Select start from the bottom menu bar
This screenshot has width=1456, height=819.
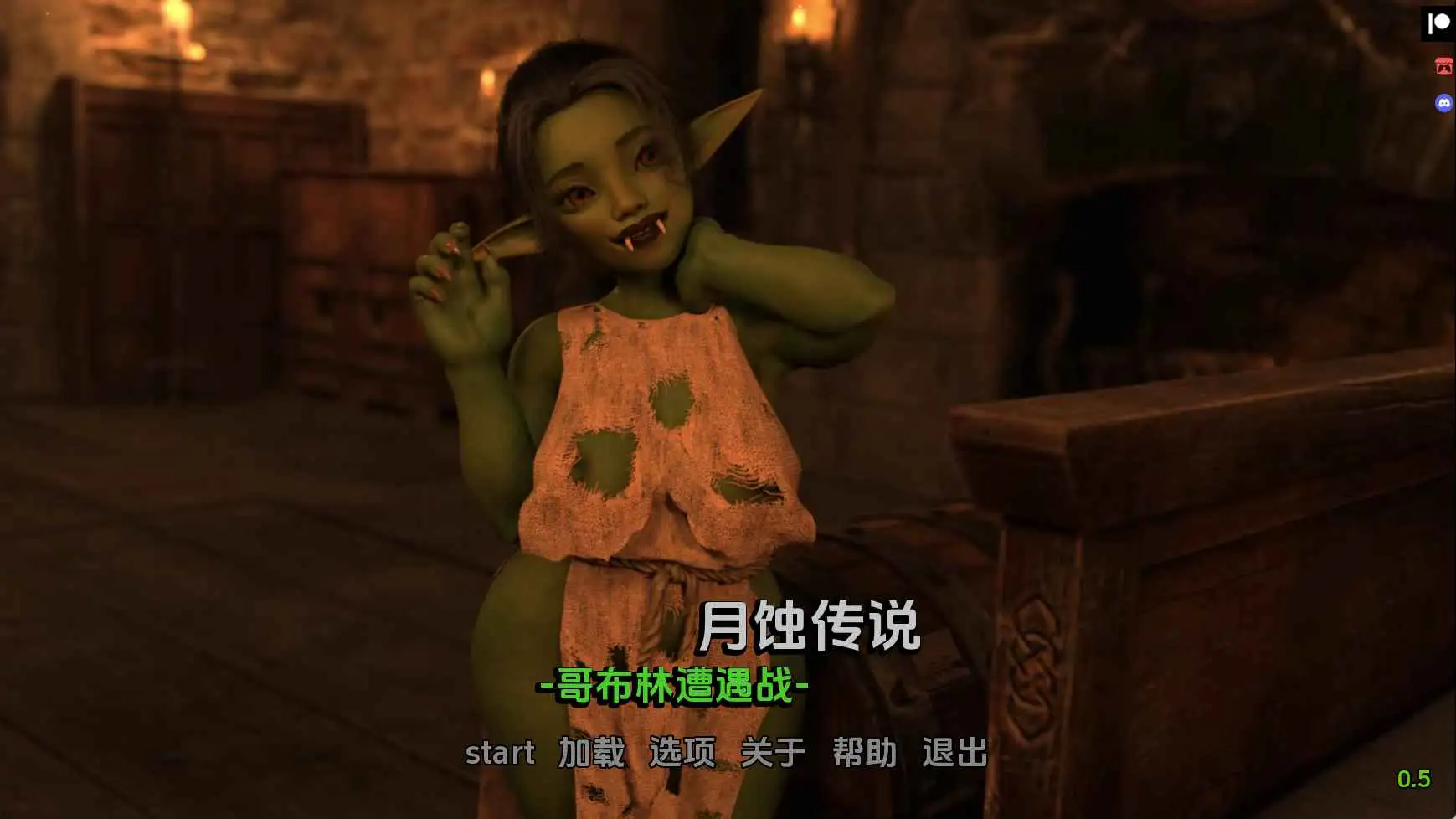(500, 753)
